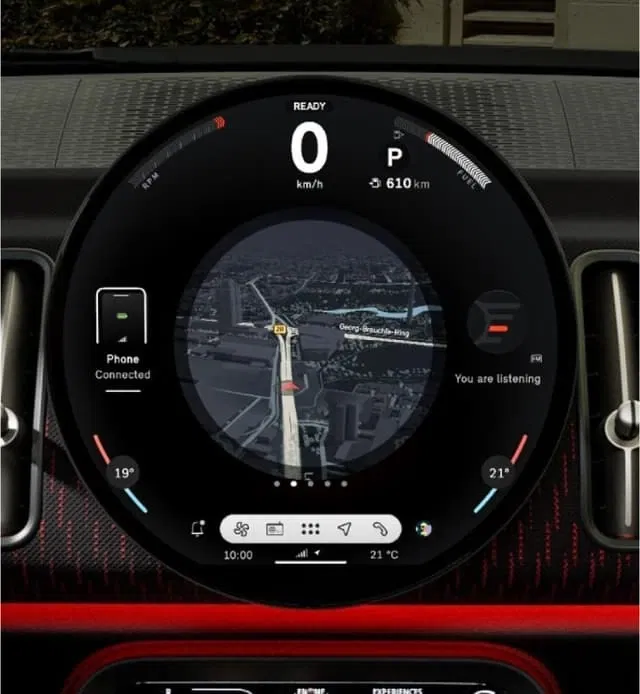The image size is (640, 694).
Task: Adjust the right 21° temperature control
Action: tap(497, 472)
